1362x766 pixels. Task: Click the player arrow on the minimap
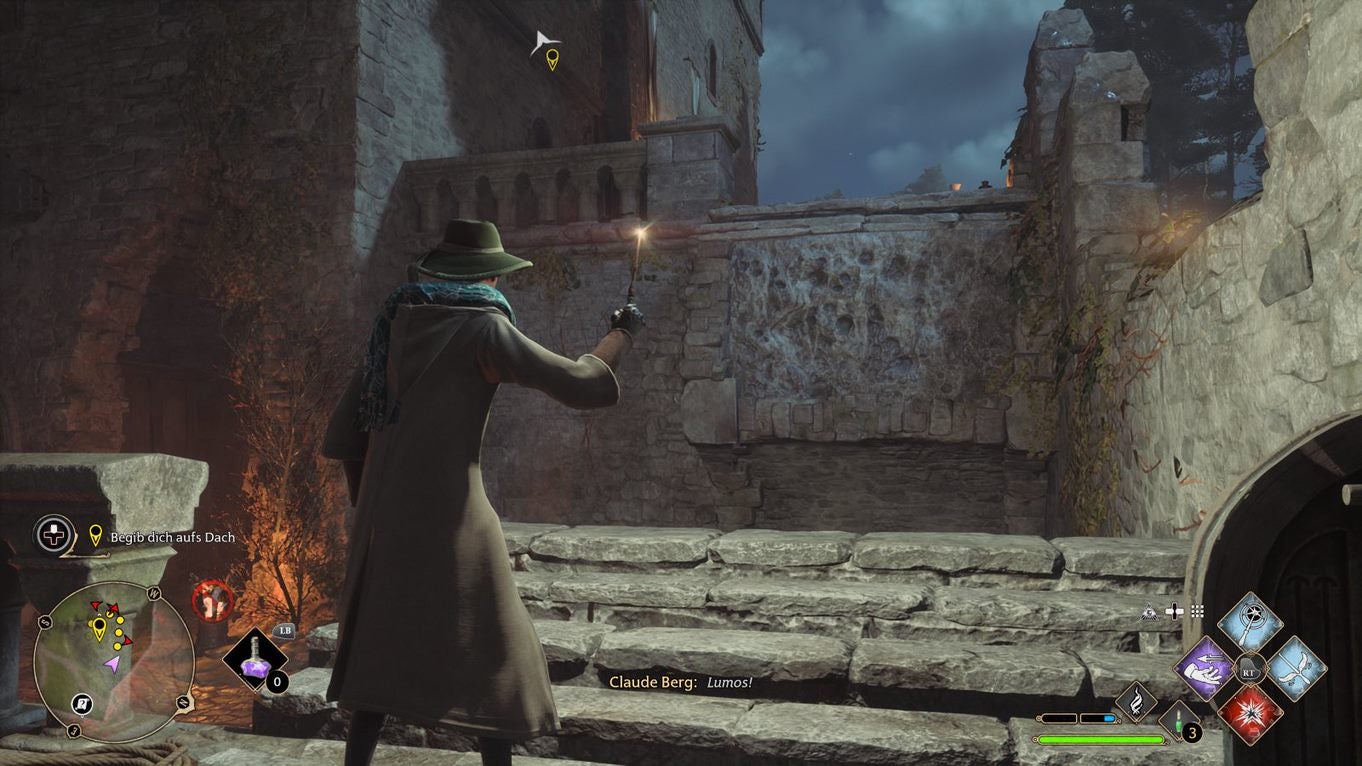click(113, 663)
